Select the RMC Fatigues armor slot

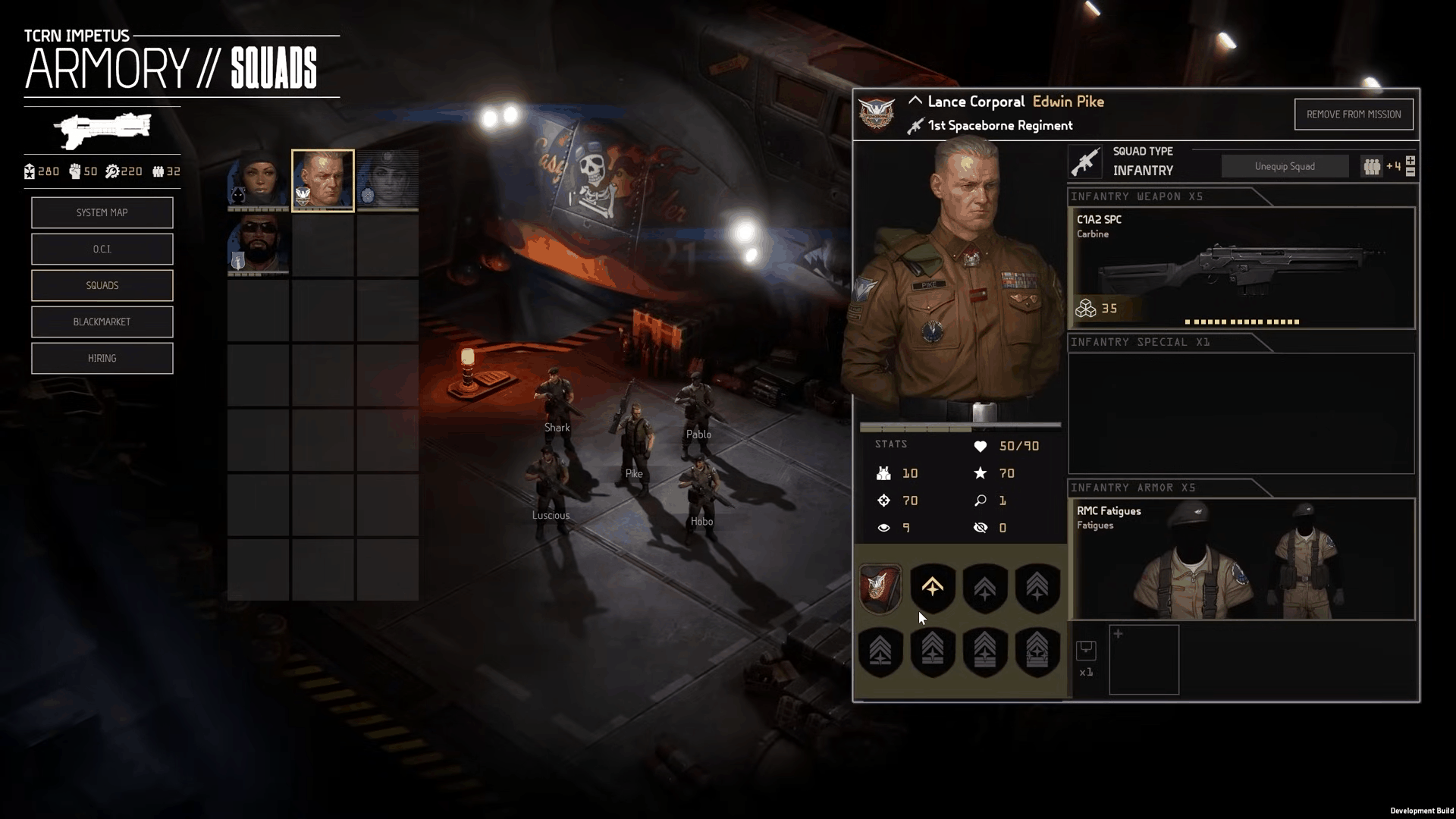(1241, 559)
